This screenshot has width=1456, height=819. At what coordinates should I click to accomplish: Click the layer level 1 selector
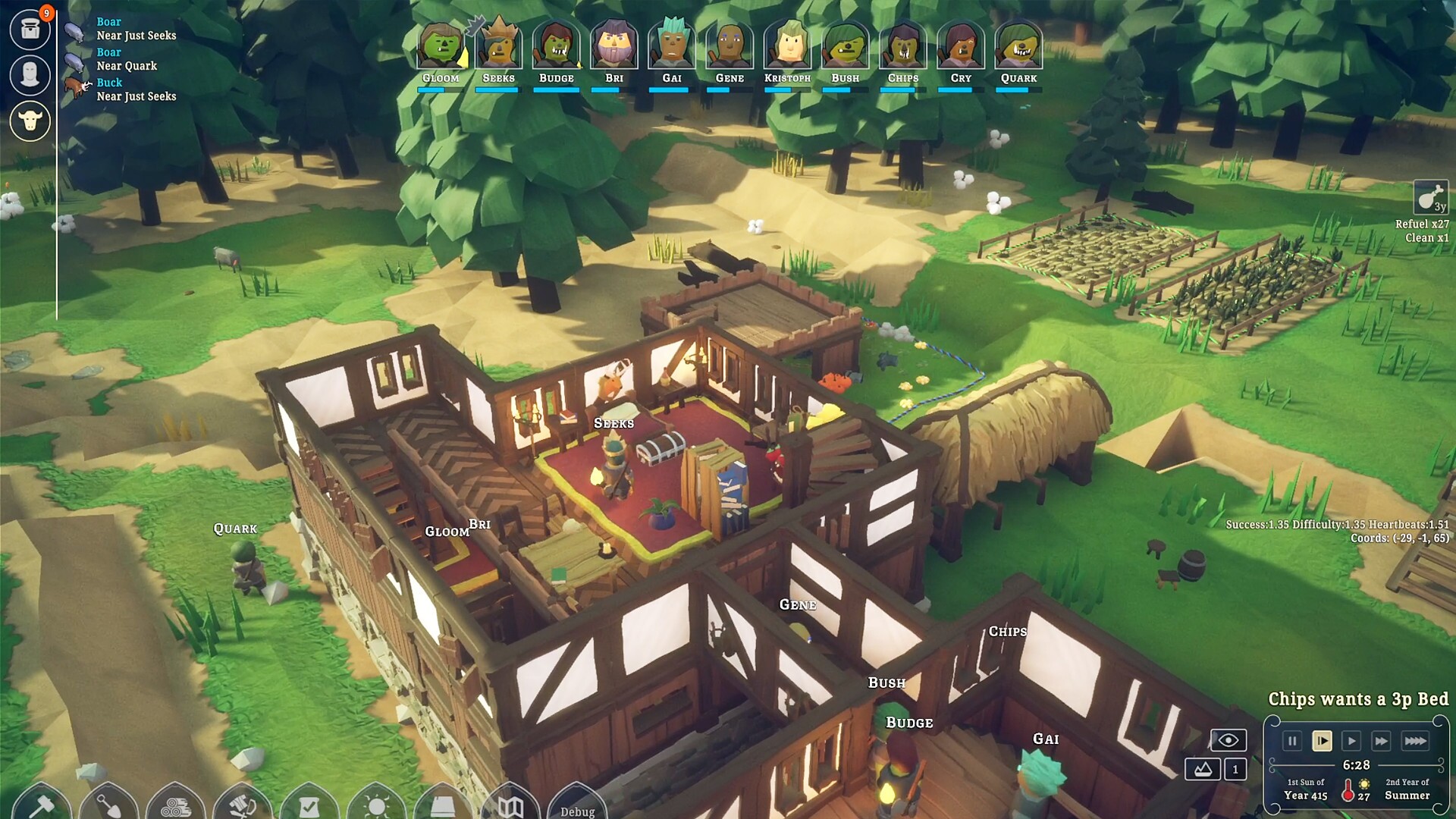(x=1236, y=768)
